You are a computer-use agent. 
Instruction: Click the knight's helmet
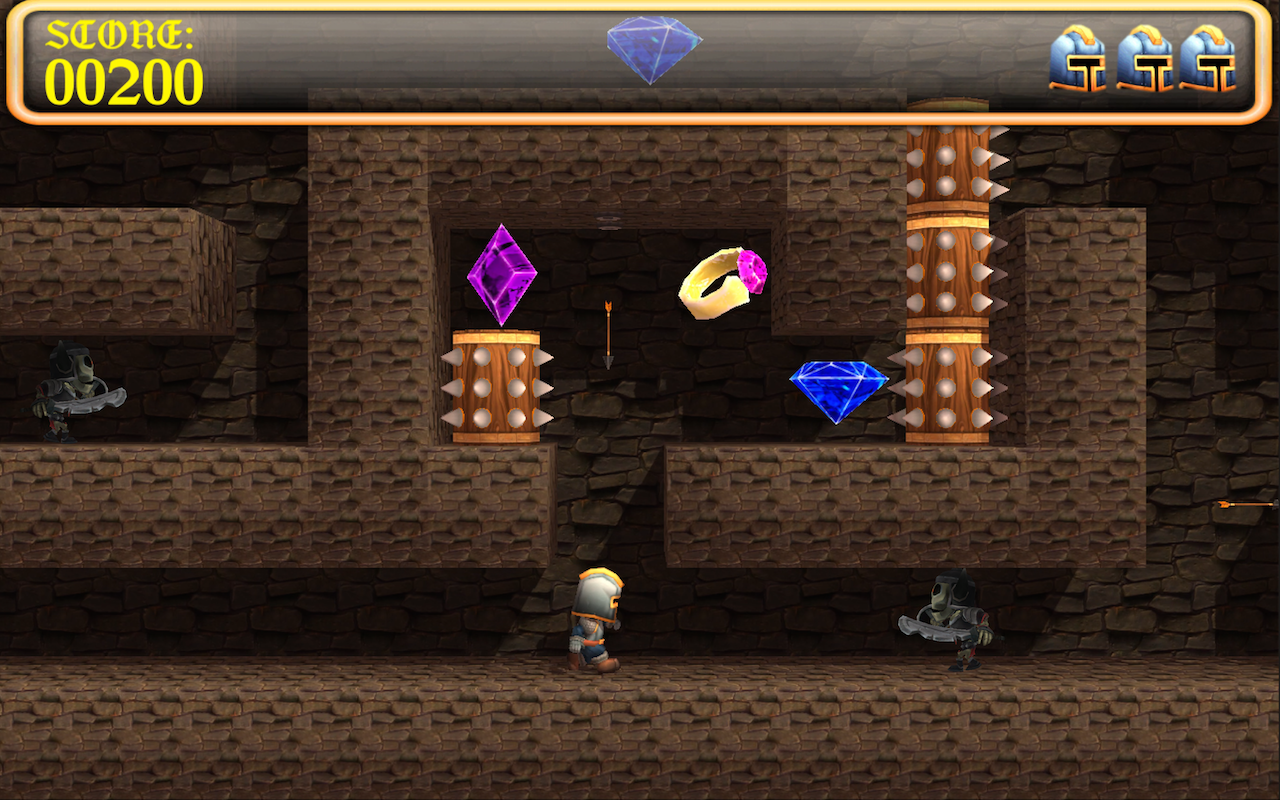(x=598, y=590)
